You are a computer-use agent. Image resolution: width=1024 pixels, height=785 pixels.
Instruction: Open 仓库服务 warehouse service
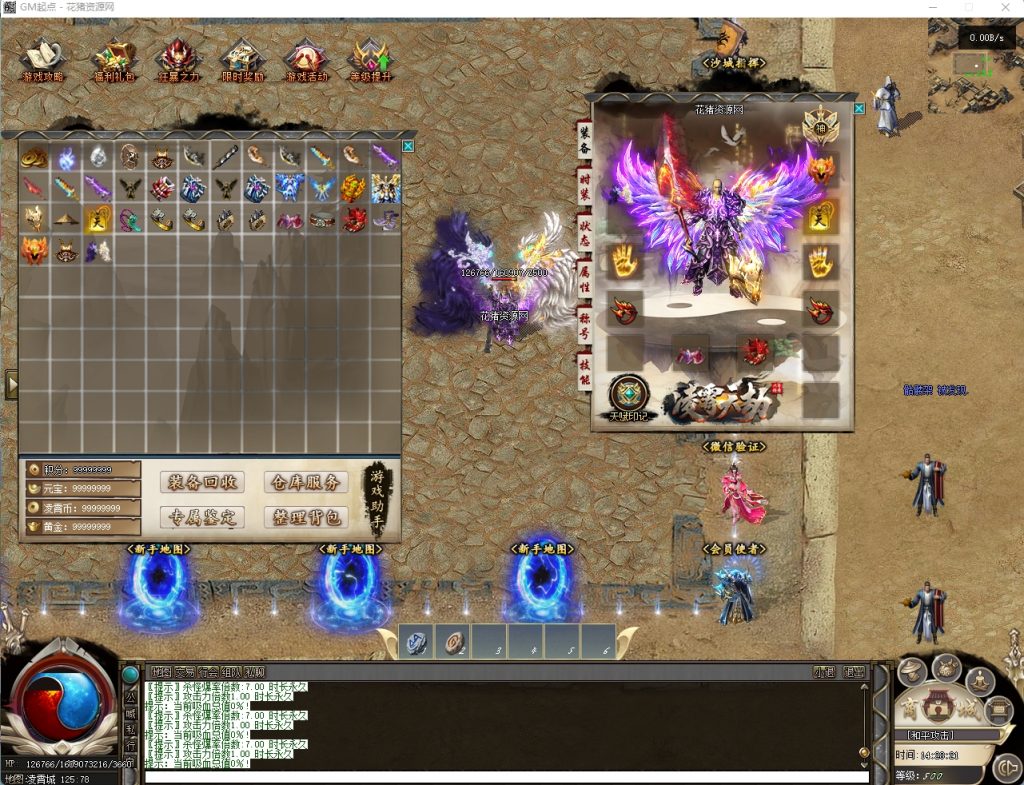click(x=306, y=482)
